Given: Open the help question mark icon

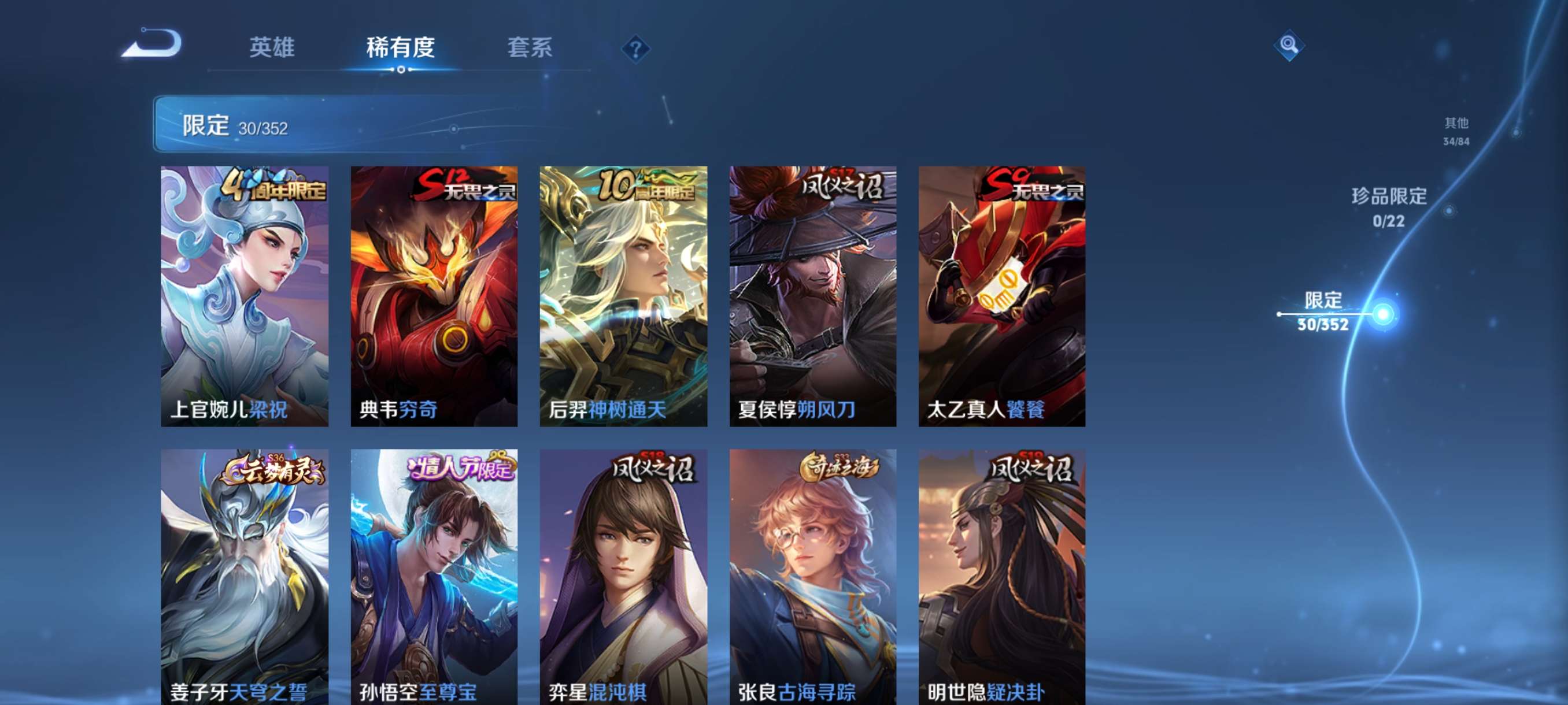Looking at the screenshot, I should (635, 50).
